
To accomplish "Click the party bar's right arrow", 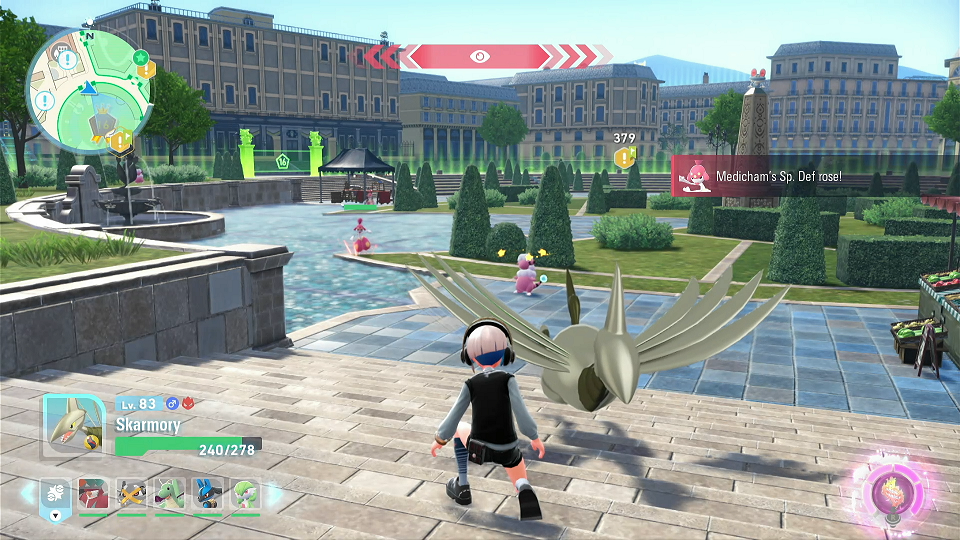I will pyautogui.click(x=275, y=494).
